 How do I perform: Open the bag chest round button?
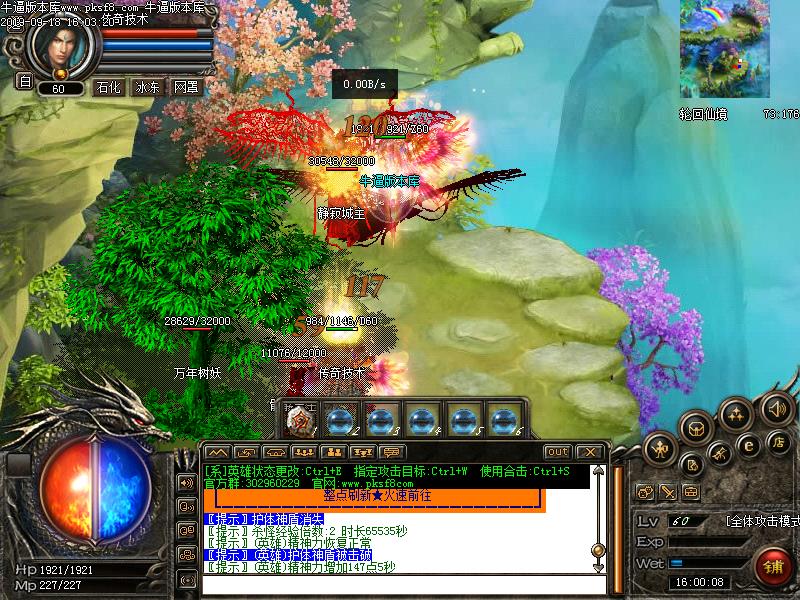click(697, 428)
